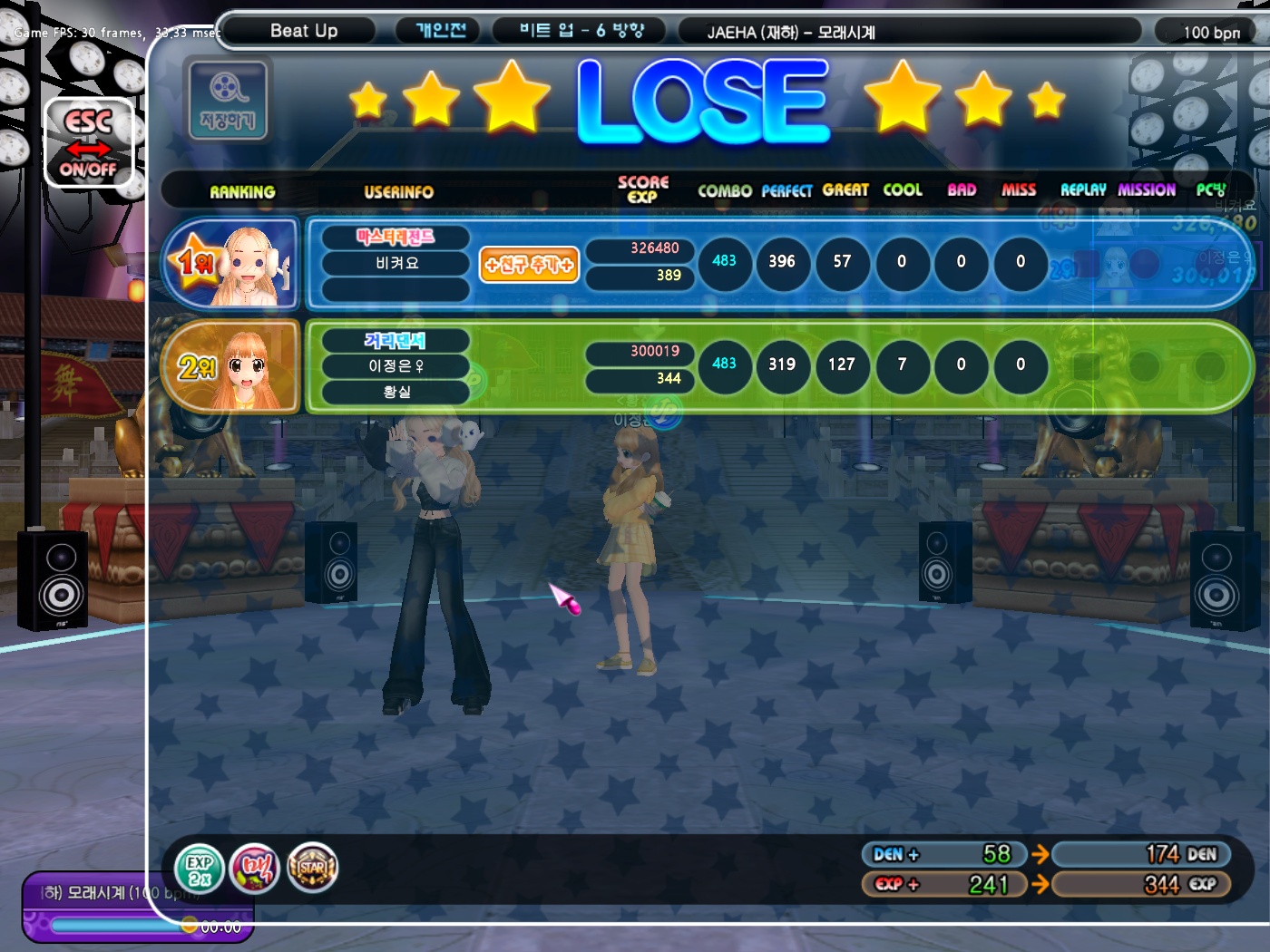Choose player name 비켜요 in the first row
This screenshot has height=952, width=1270.
(x=396, y=263)
